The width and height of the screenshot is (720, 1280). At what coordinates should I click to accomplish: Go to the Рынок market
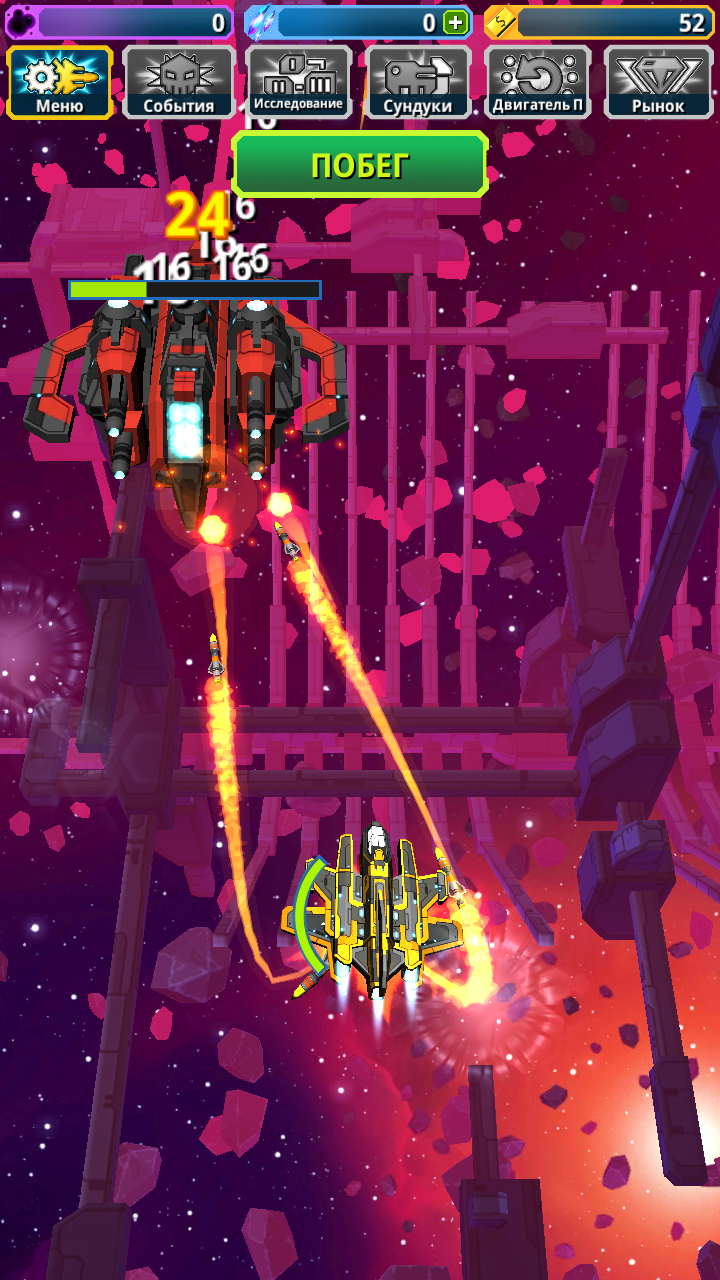coord(658,82)
